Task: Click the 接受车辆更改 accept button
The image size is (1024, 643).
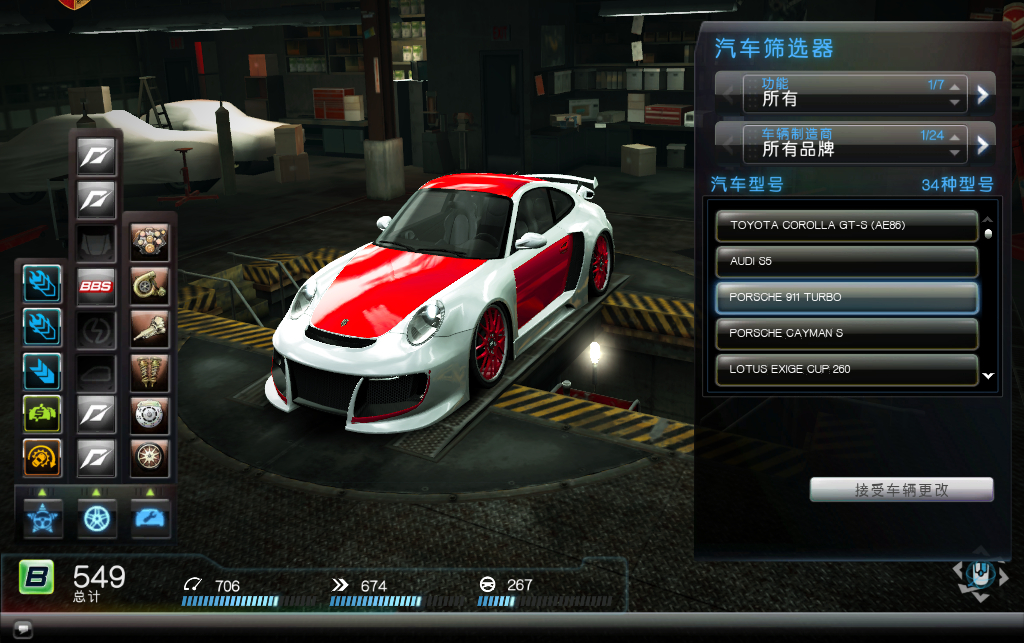Action: click(901, 490)
